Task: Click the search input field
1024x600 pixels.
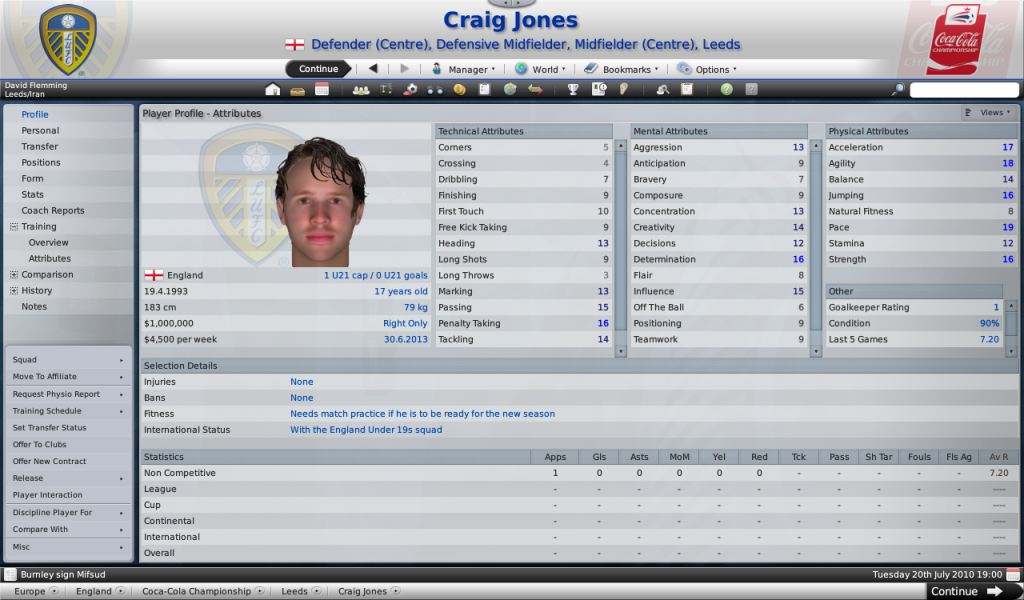Action: [x=963, y=89]
